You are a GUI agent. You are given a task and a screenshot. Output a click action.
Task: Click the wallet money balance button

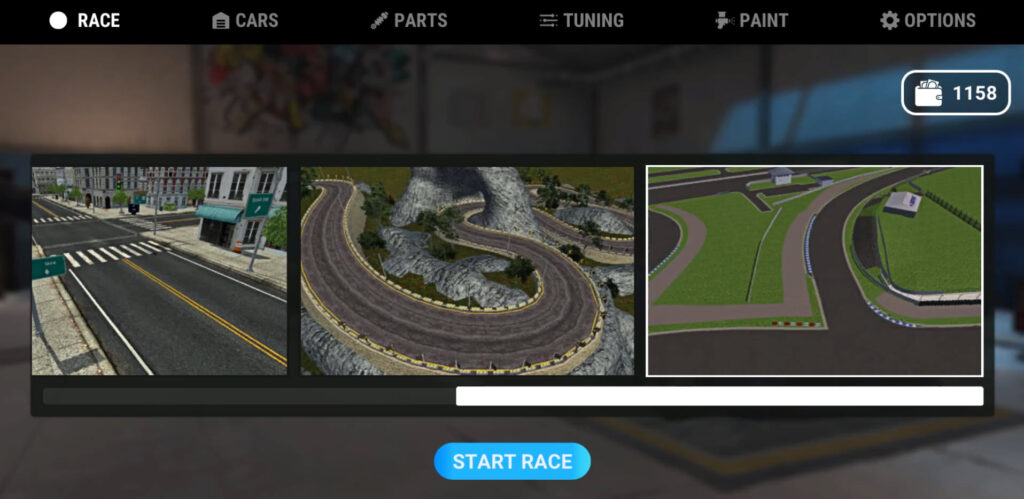955,93
